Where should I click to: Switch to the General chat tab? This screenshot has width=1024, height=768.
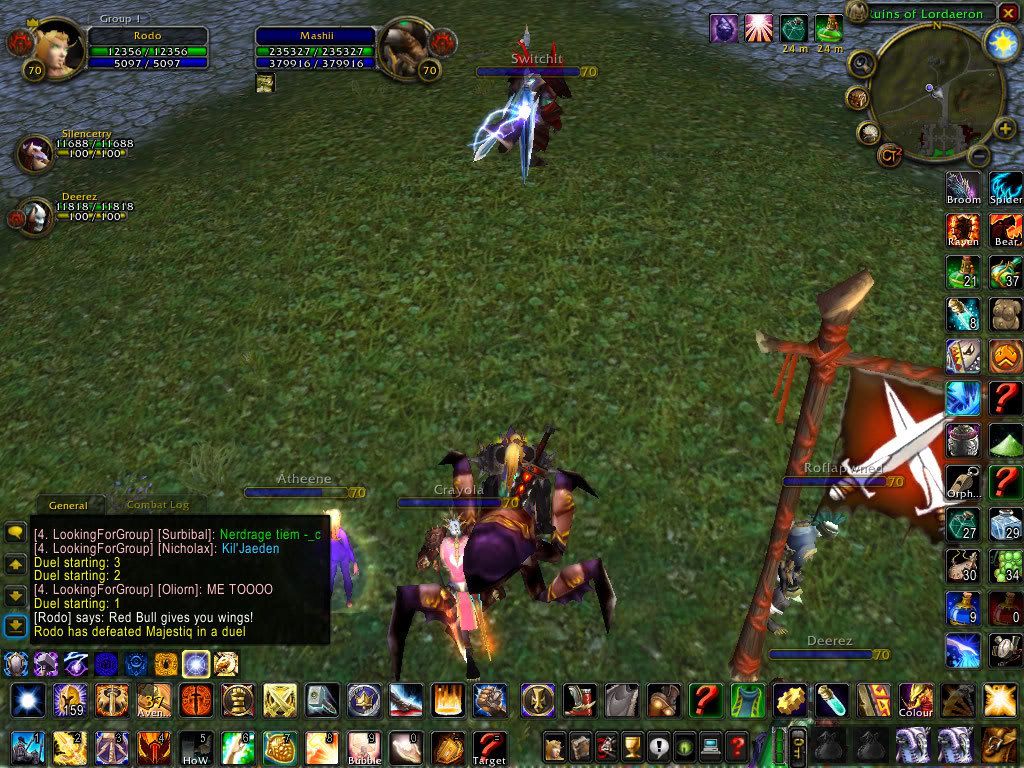tap(68, 505)
